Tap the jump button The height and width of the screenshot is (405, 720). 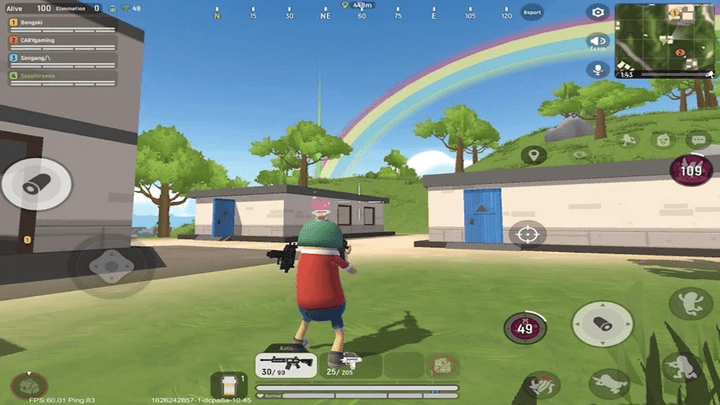(690, 304)
